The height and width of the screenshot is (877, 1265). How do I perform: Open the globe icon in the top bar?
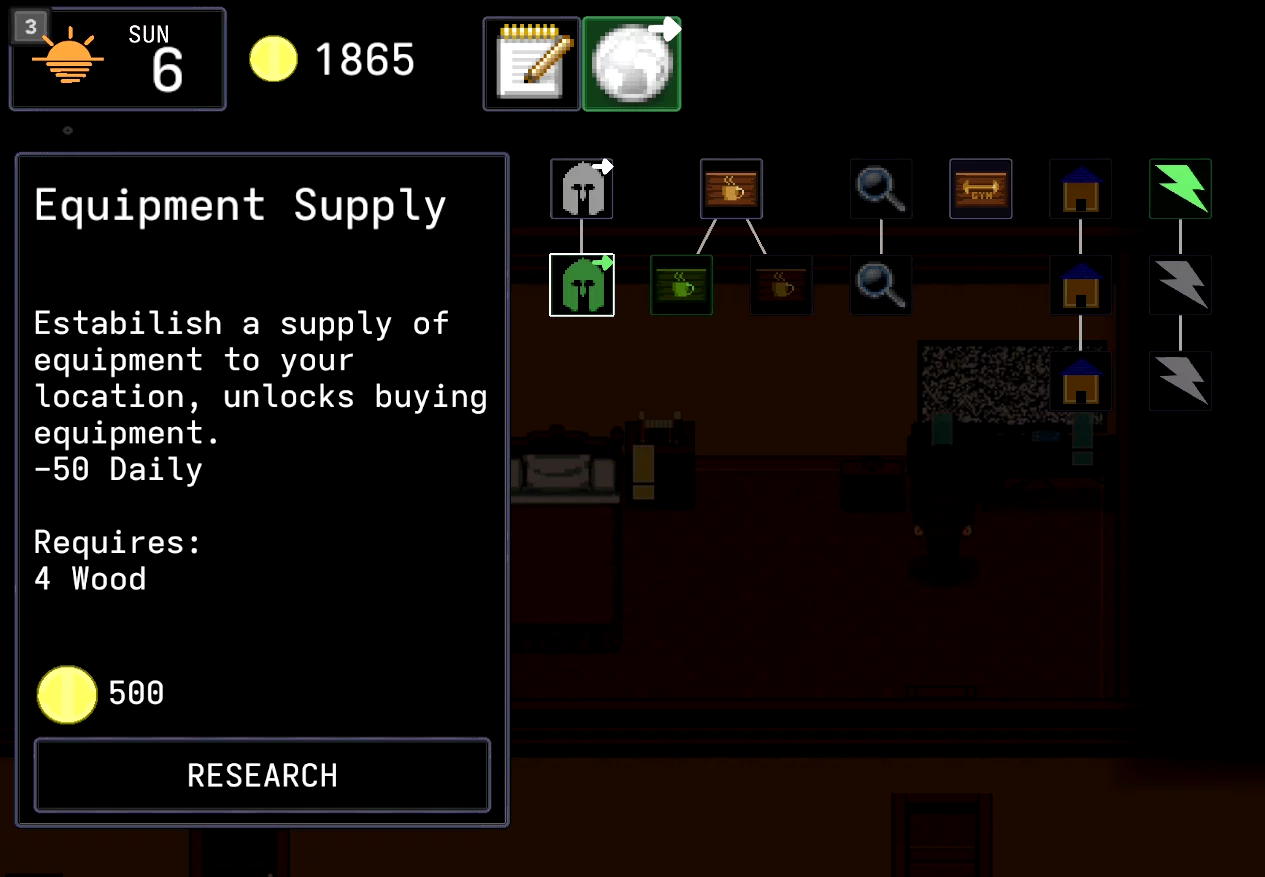point(631,64)
